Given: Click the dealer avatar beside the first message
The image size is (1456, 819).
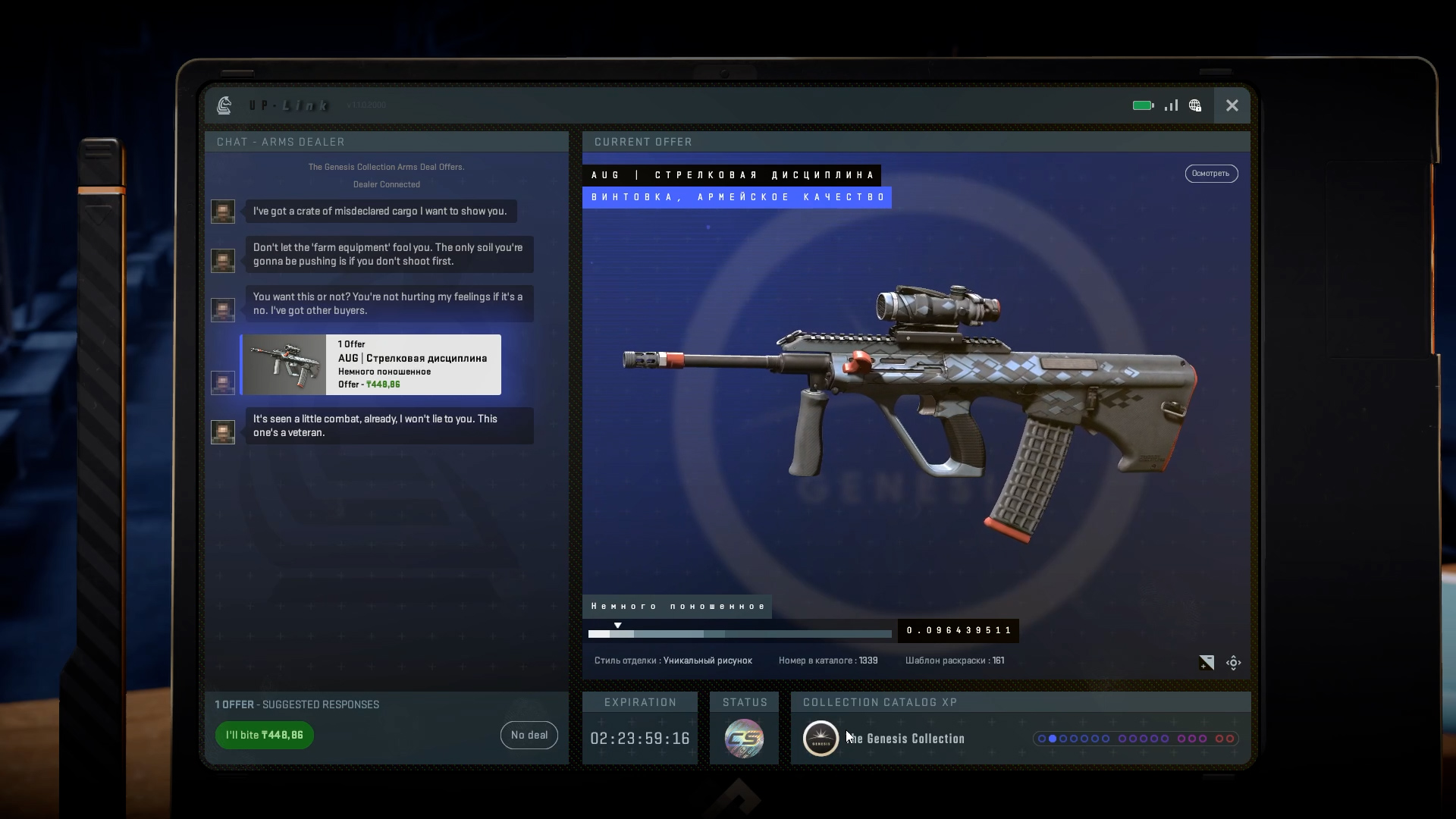Looking at the screenshot, I should click(222, 211).
